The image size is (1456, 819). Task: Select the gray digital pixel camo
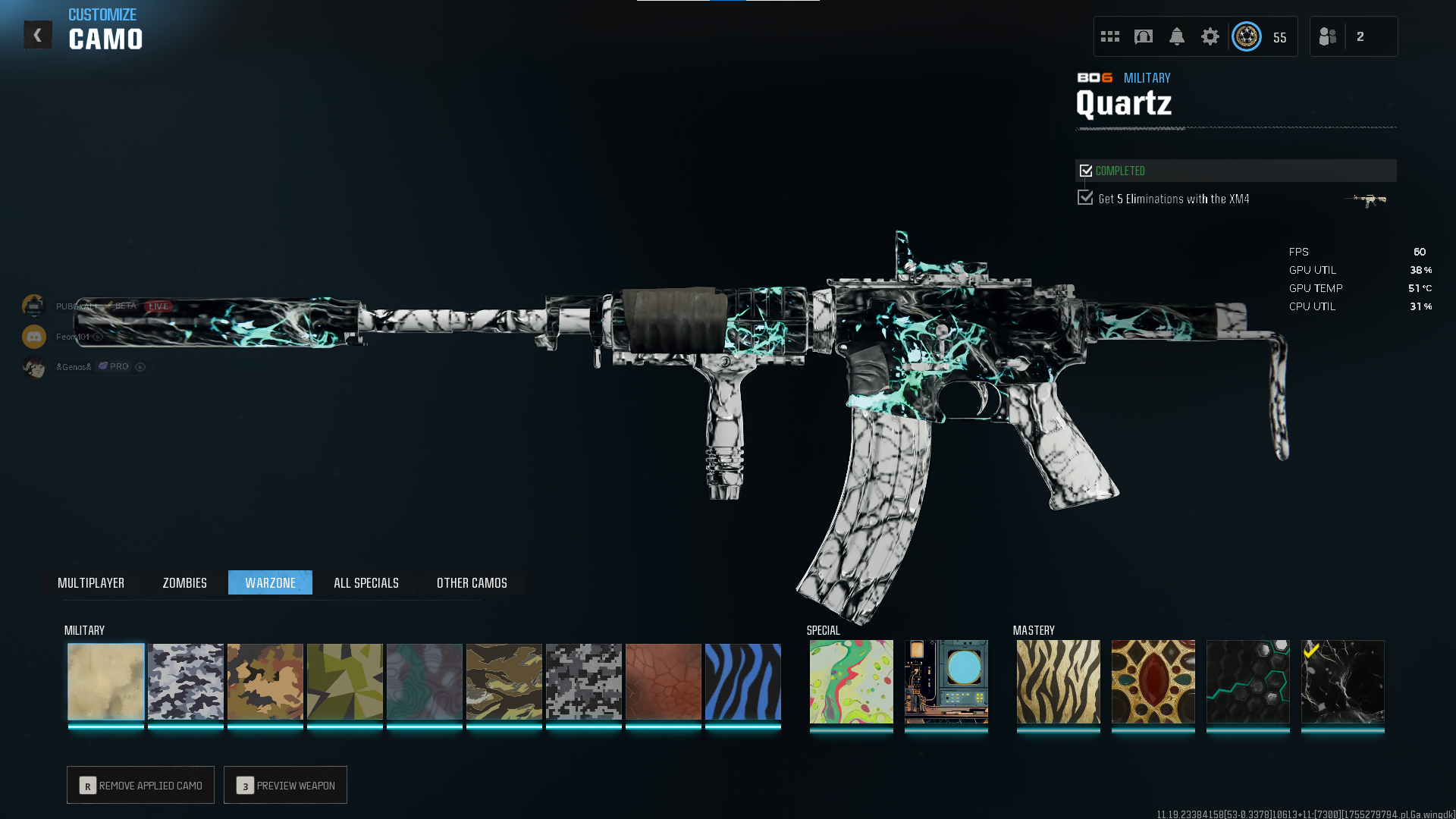click(584, 681)
